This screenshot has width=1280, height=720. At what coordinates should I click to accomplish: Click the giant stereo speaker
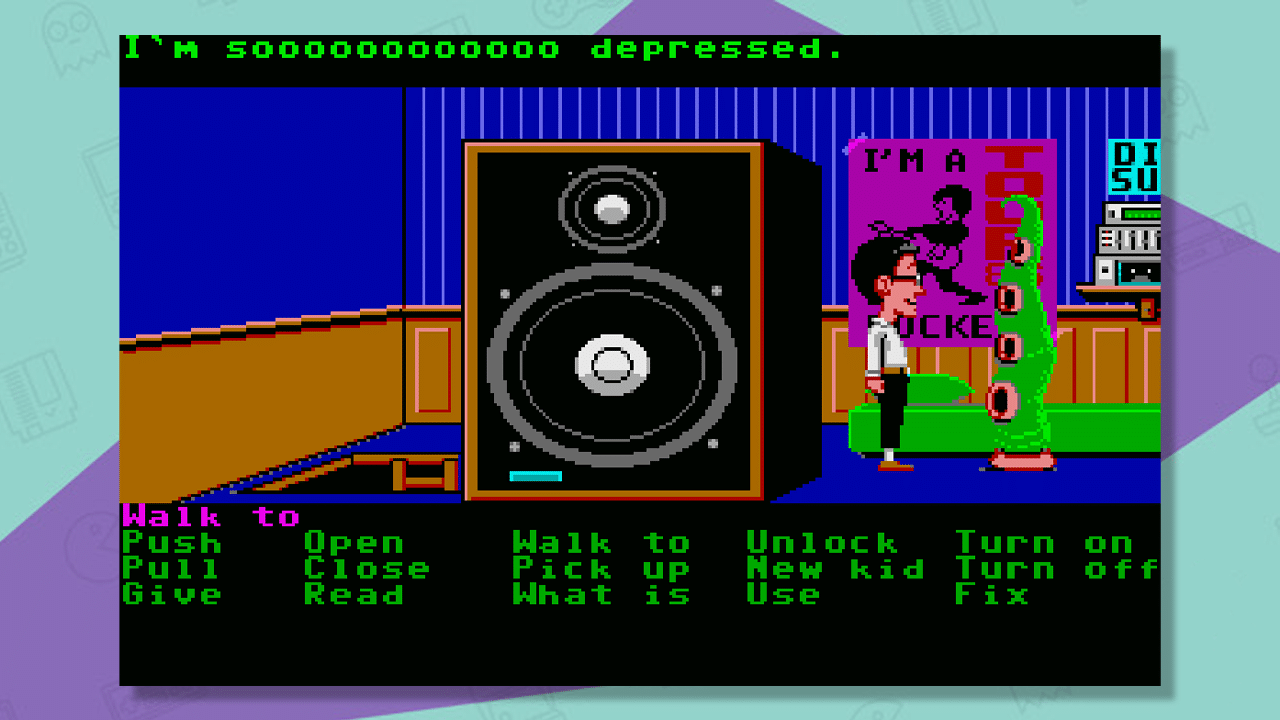[x=615, y=330]
